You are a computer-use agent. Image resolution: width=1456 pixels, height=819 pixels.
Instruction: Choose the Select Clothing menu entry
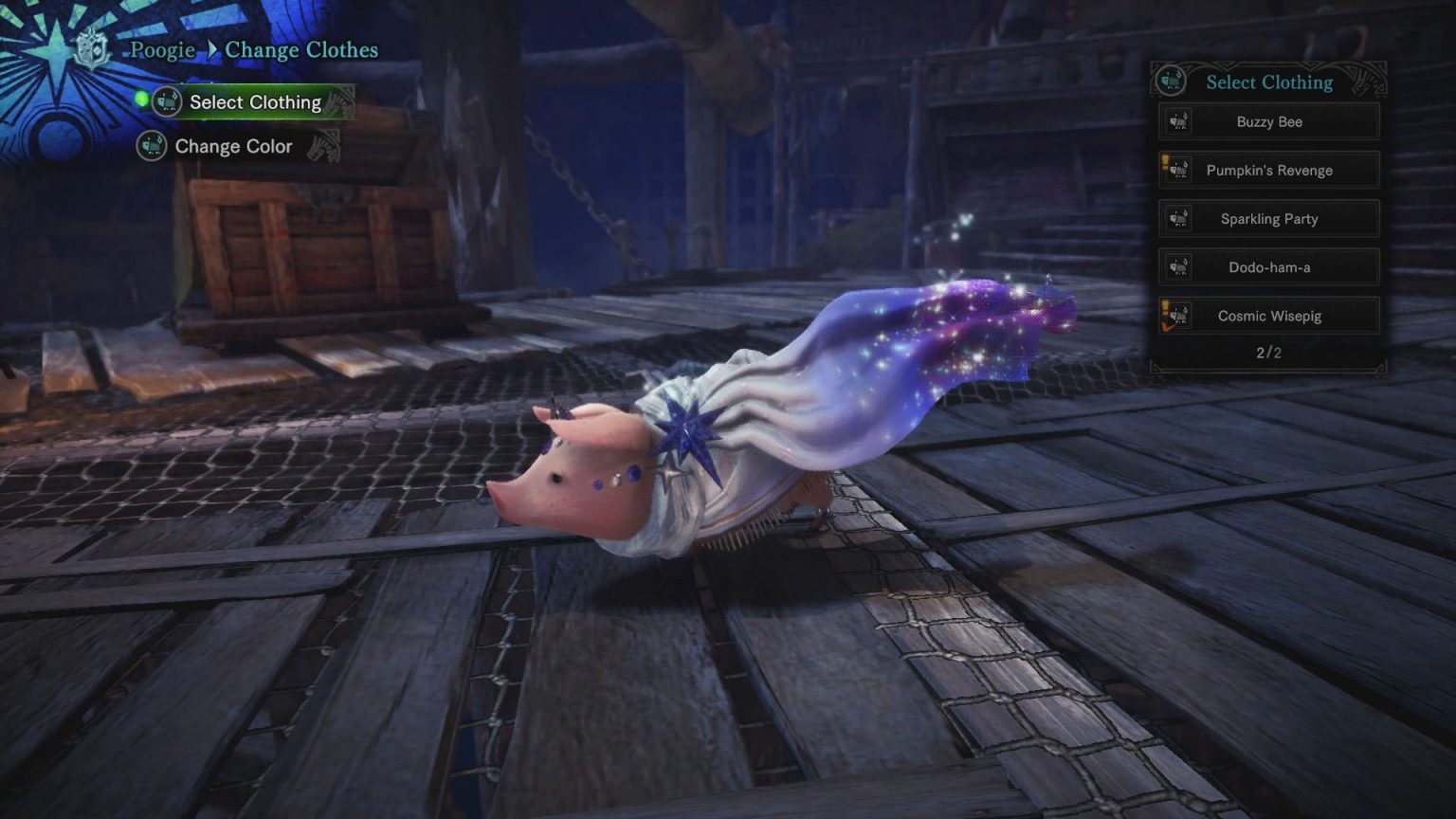[254, 102]
